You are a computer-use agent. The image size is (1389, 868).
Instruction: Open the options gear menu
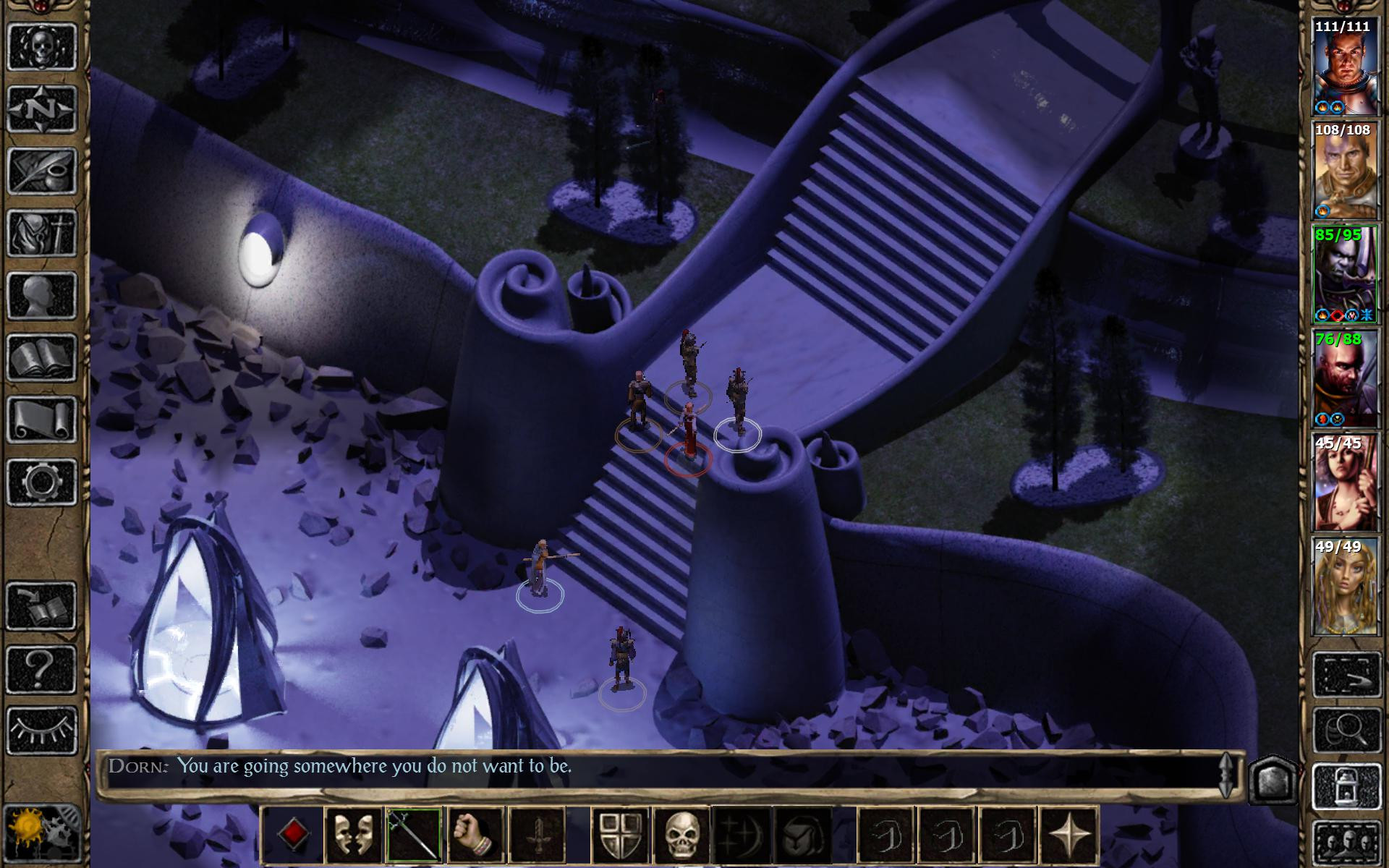pyautogui.click(x=42, y=482)
